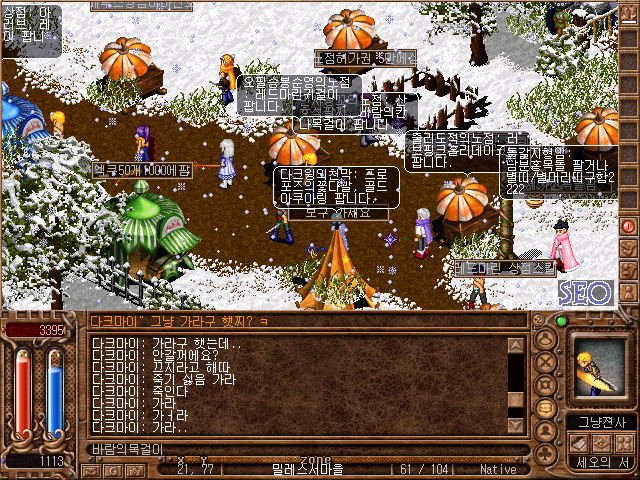The image size is (640, 480).
Task: Click the red round button on right sidebar
Action: (x=629, y=226)
